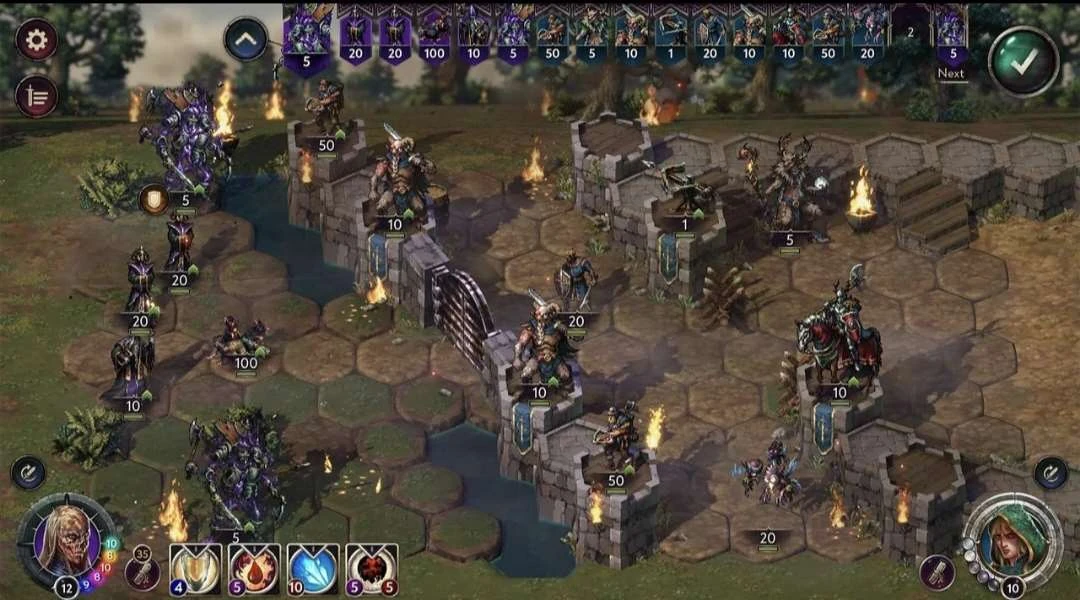Collapse the turn order bar with the chevron
This screenshot has height=600, width=1080.
246,40
